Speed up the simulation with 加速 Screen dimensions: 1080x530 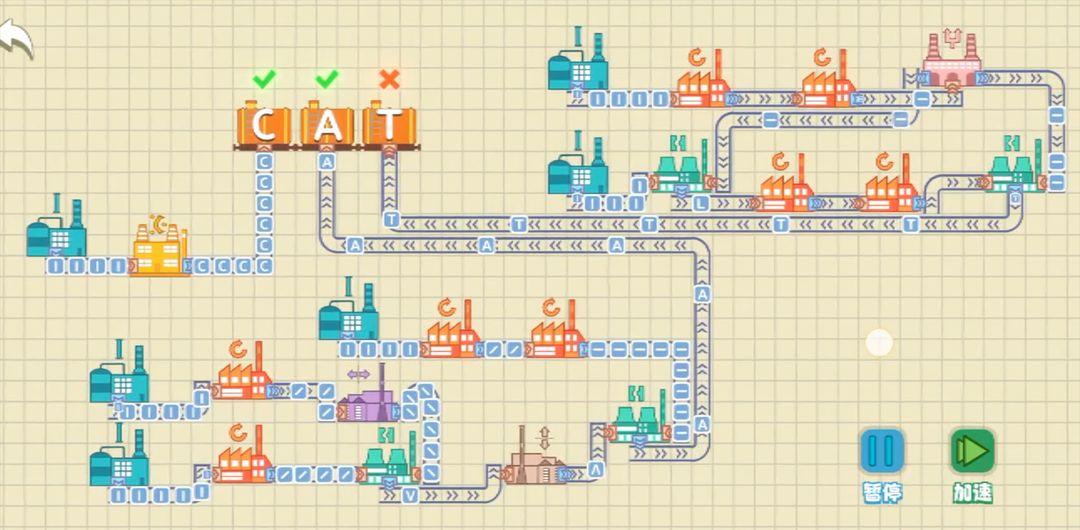(971, 451)
